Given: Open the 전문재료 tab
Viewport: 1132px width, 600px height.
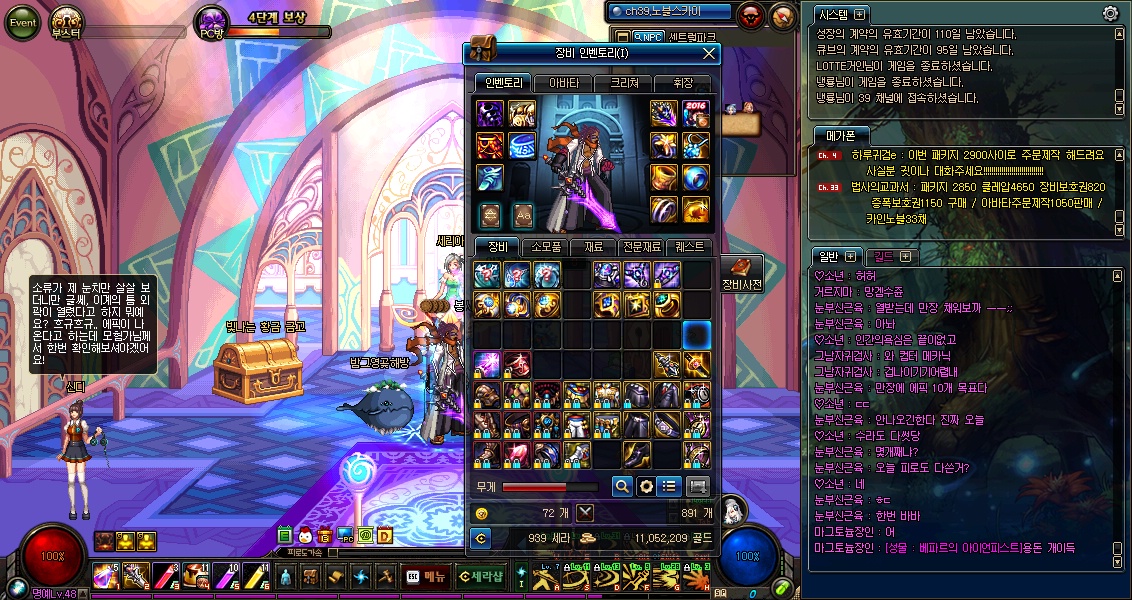Looking at the screenshot, I should pos(641,247).
